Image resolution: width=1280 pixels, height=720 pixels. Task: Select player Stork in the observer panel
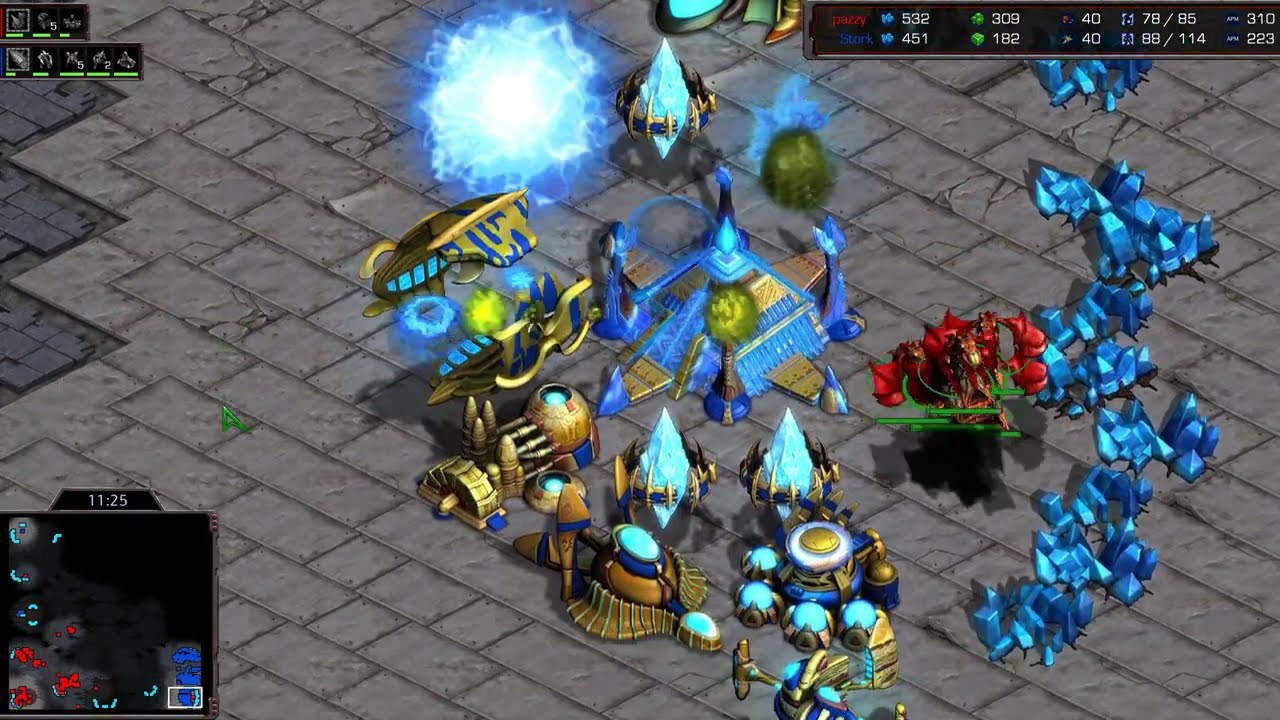[855, 39]
